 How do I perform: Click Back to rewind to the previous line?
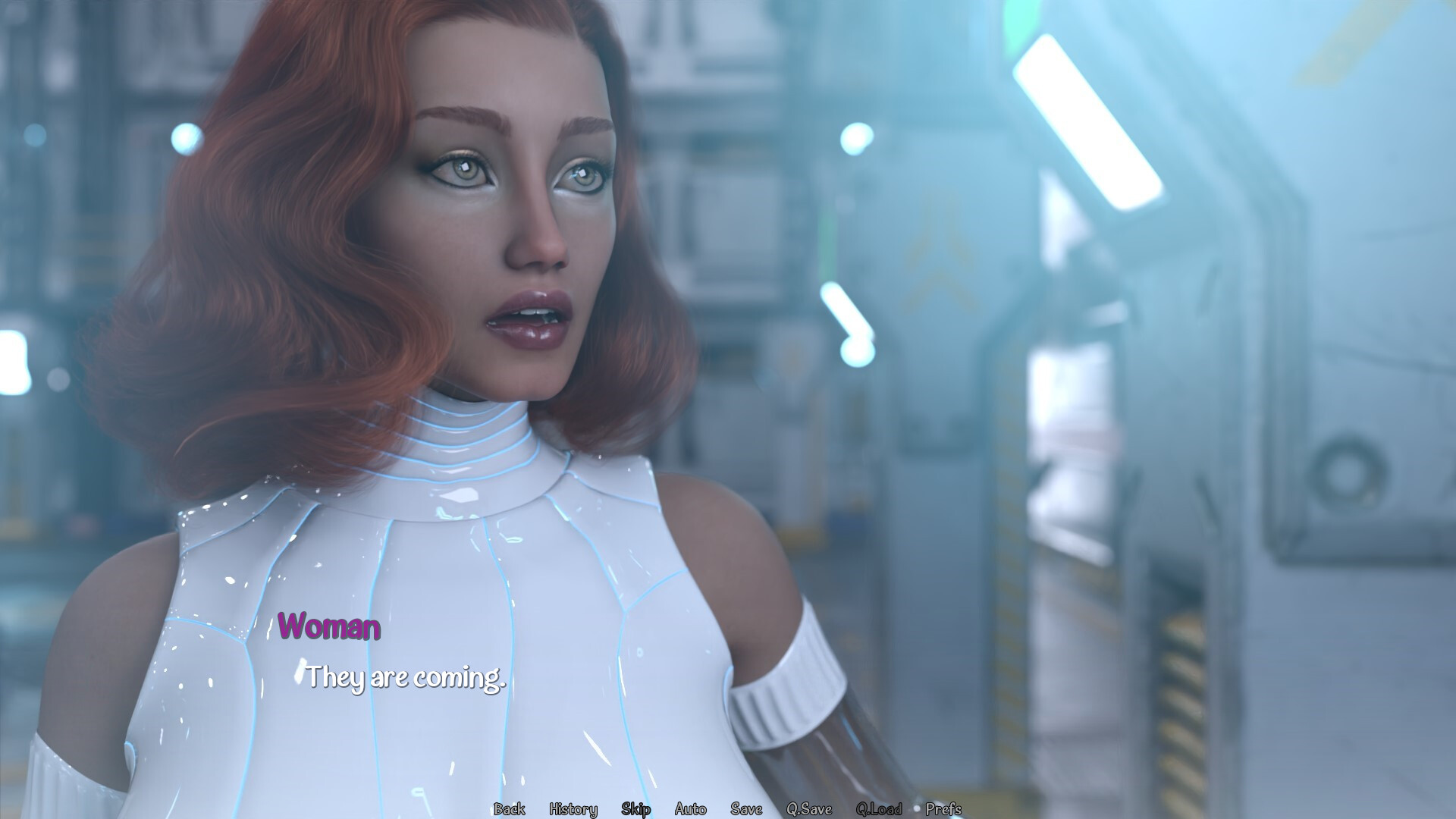tap(510, 810)
